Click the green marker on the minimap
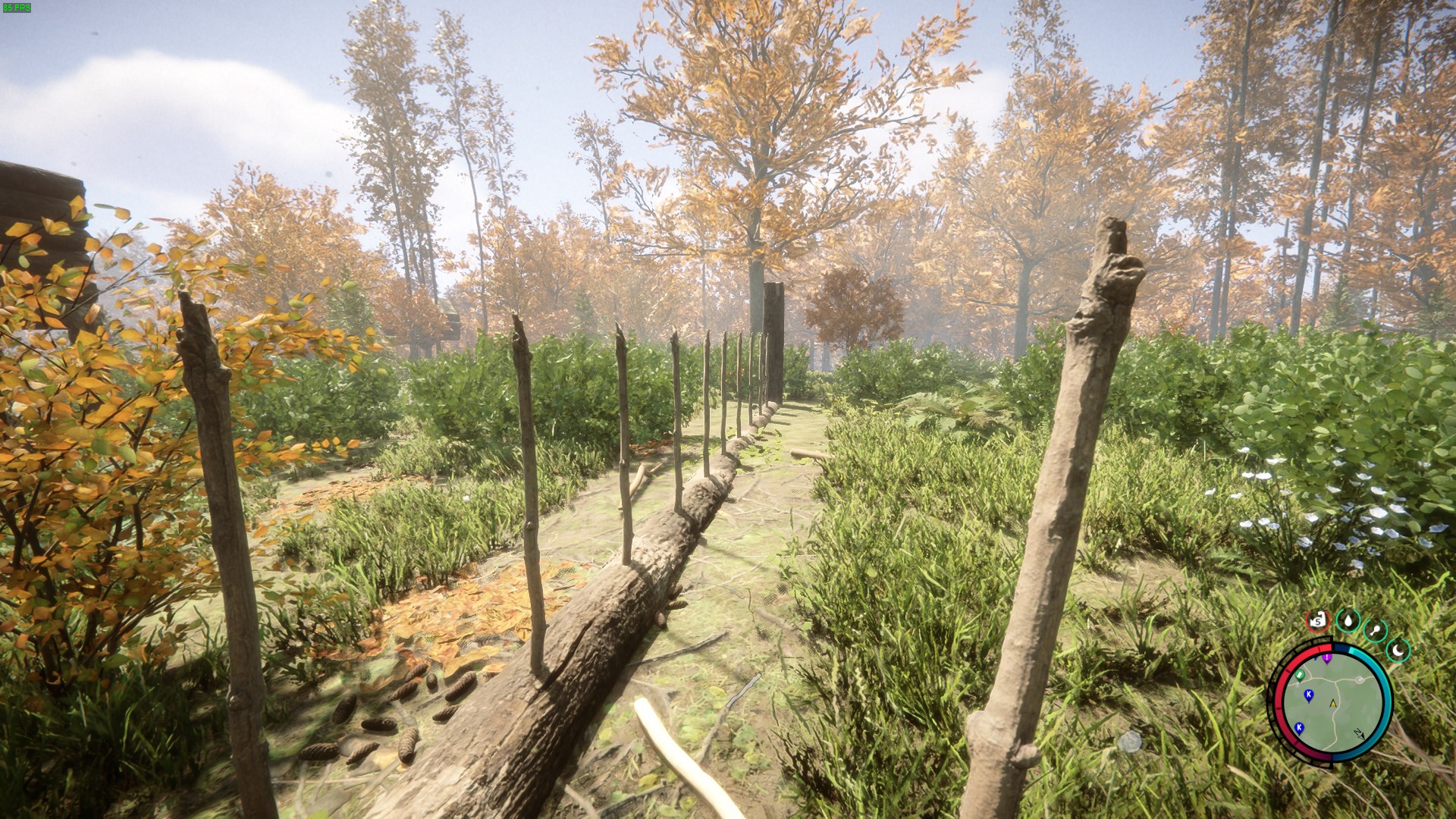The width and height of the screenshot is (1456, 819). [1299, 674]
